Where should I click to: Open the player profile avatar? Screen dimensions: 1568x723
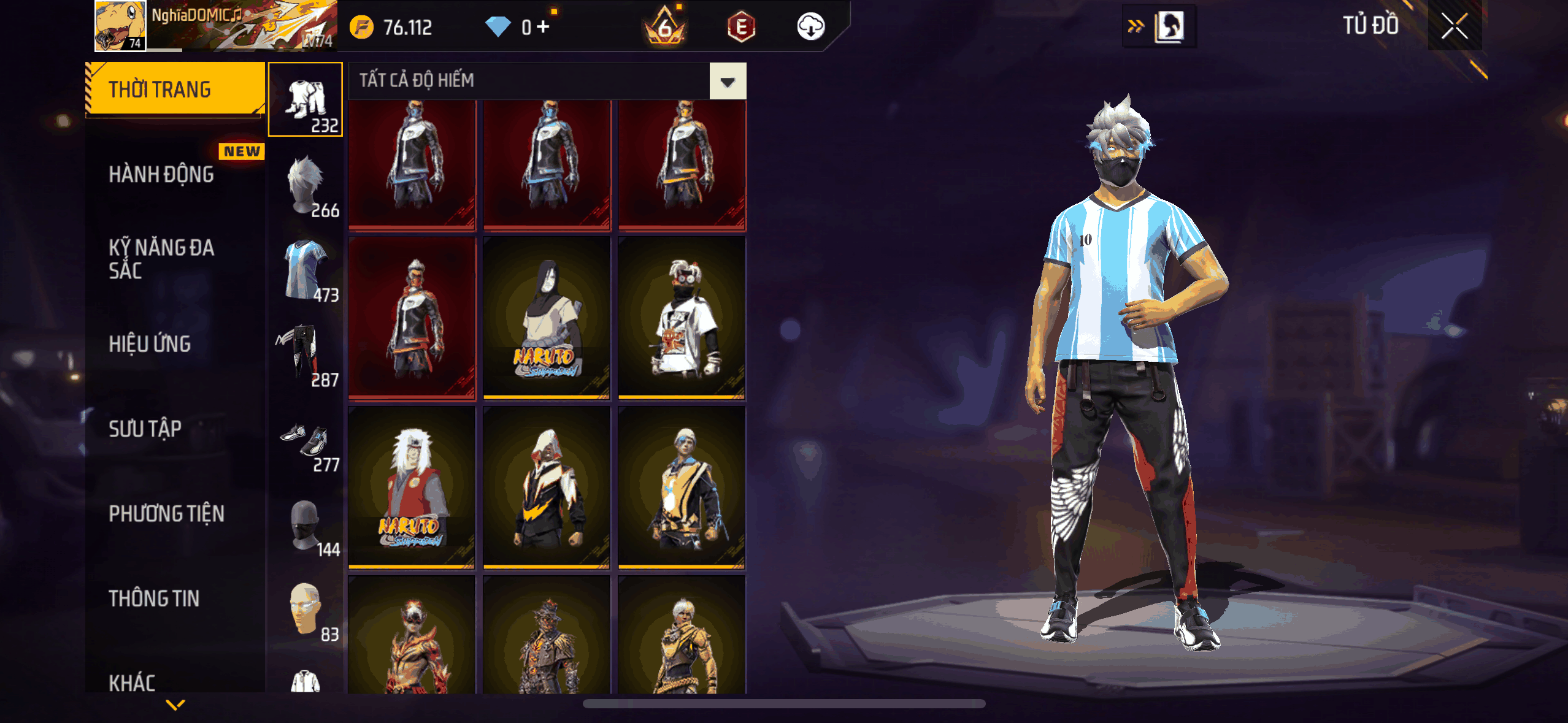[120, 25]
